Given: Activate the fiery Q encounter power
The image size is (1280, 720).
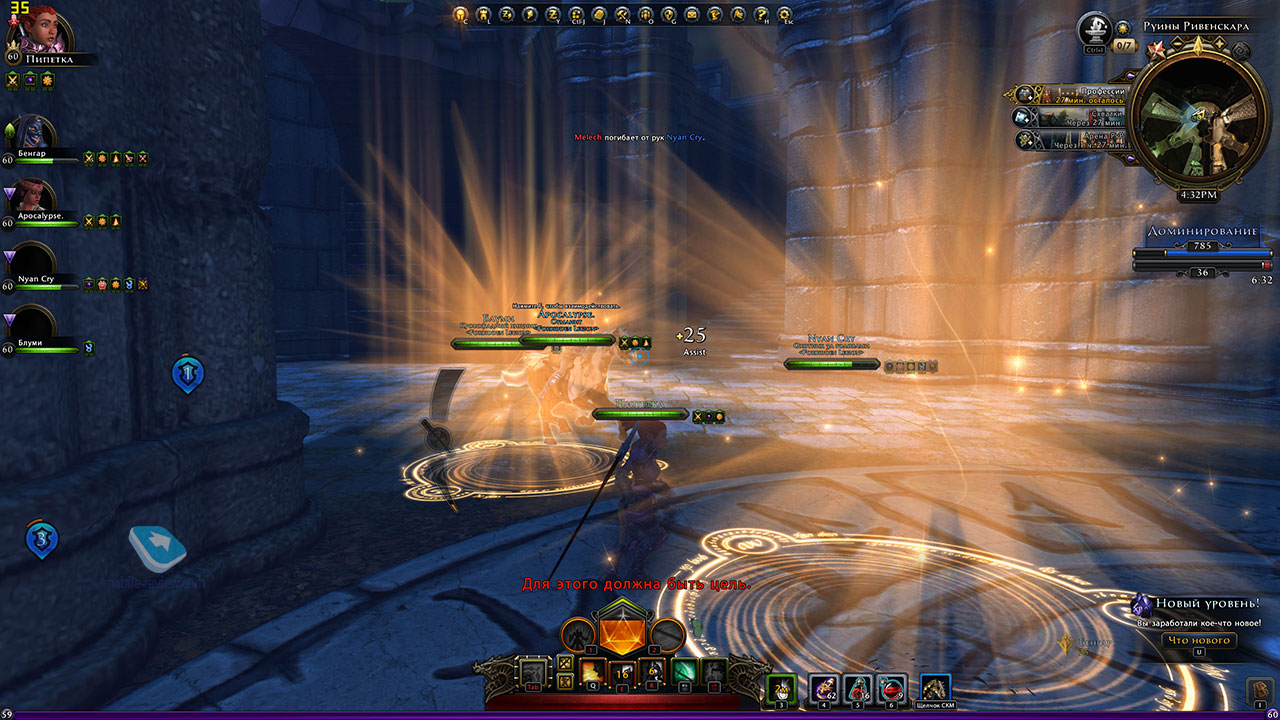Looking at the screenshot, I should coord(591,673).
